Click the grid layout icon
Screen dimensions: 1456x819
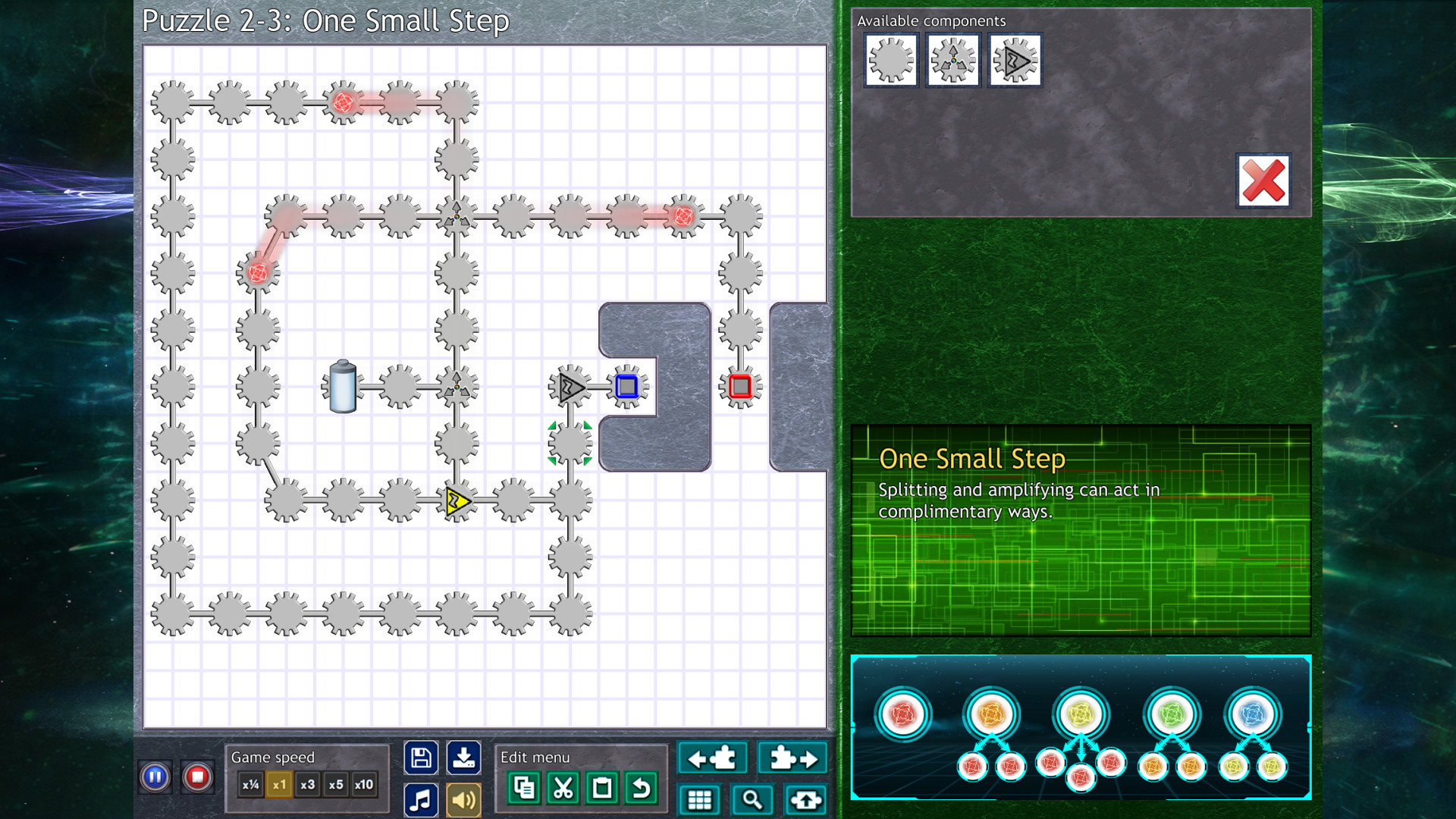tap(699, 799)
